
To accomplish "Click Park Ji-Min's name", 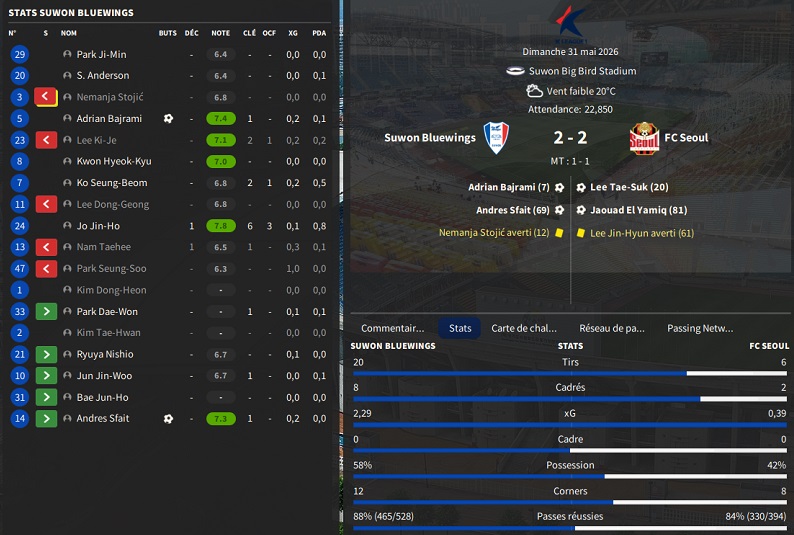I will tap(101, 55).
